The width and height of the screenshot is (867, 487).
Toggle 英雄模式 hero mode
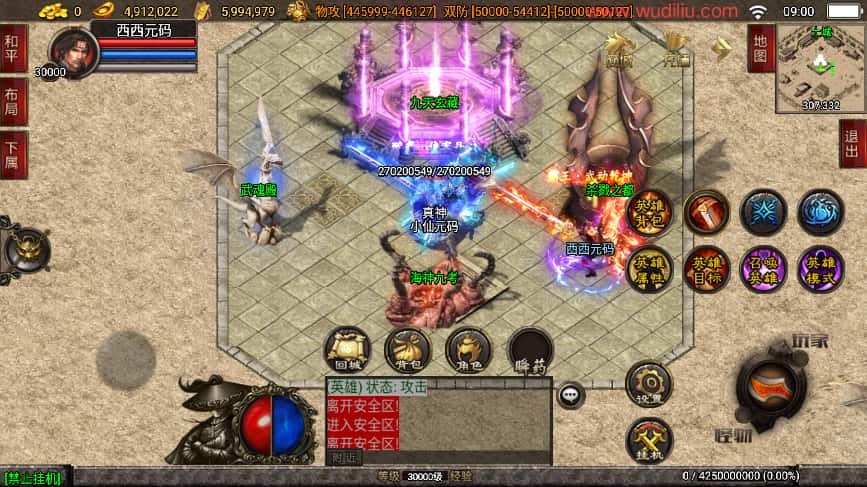coord(820,269)
